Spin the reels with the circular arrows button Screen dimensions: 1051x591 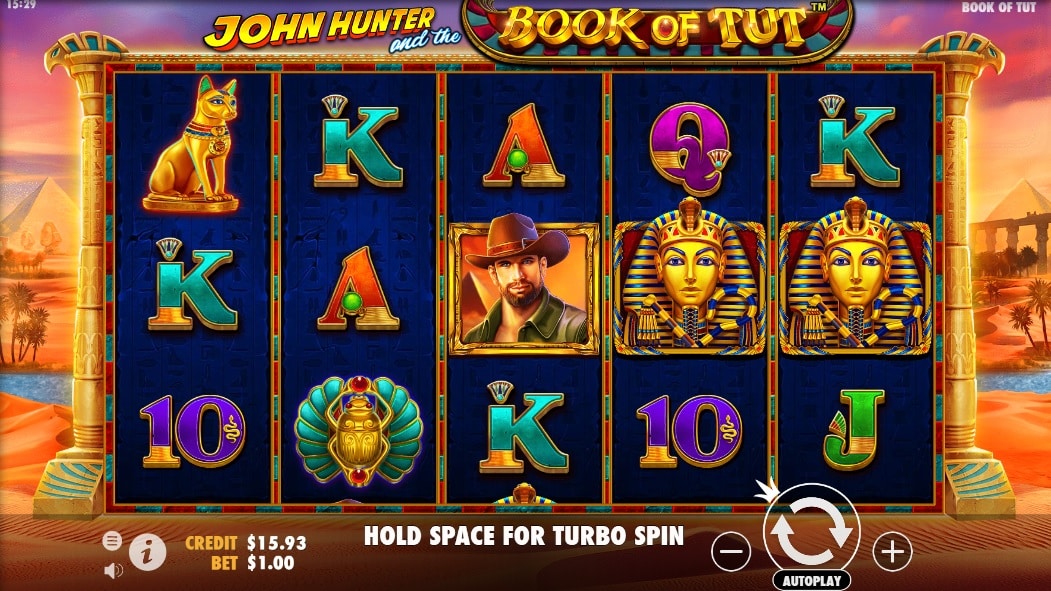(811, 533)
